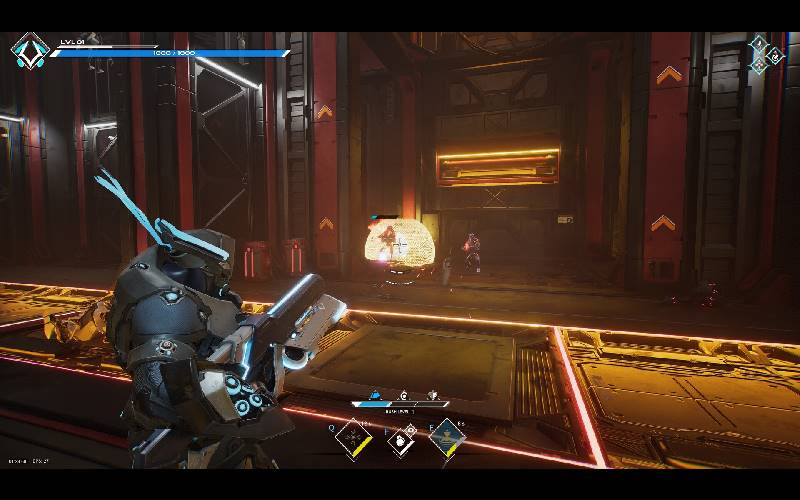Trigger the E ability with the character portrait
800x500 pixels.
[x=447, y=438]
